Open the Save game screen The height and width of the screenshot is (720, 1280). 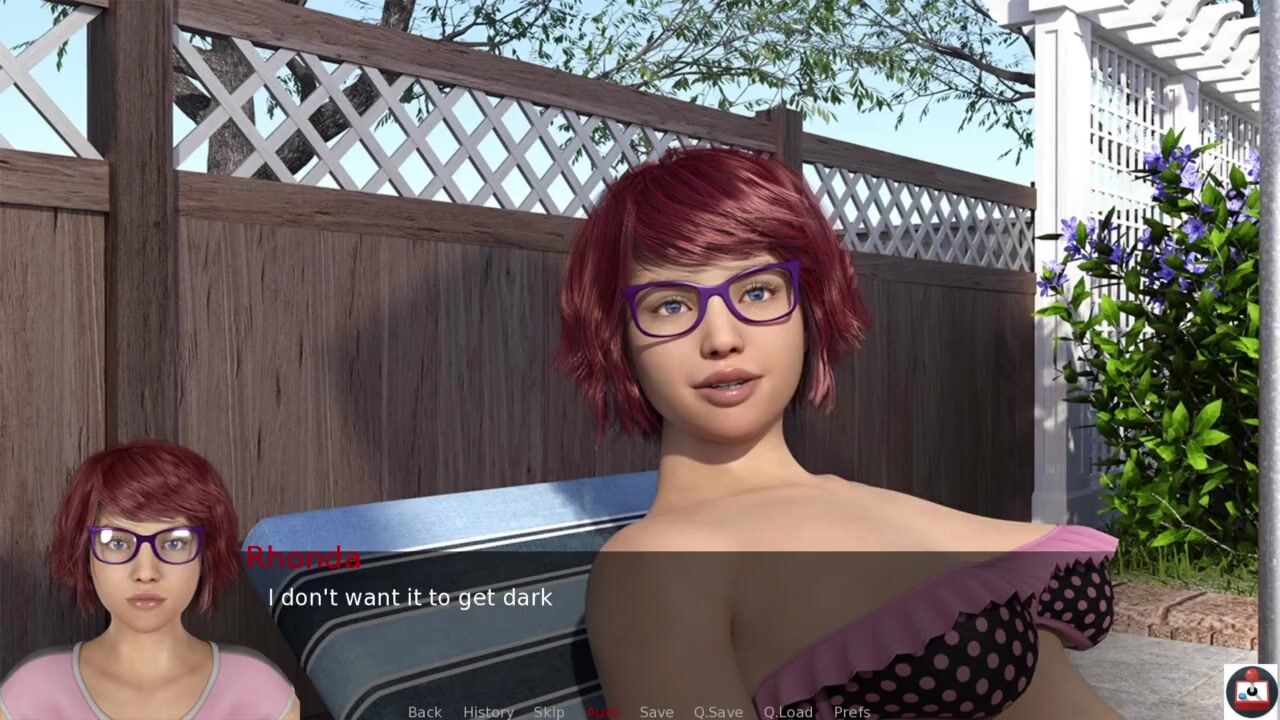656,711
